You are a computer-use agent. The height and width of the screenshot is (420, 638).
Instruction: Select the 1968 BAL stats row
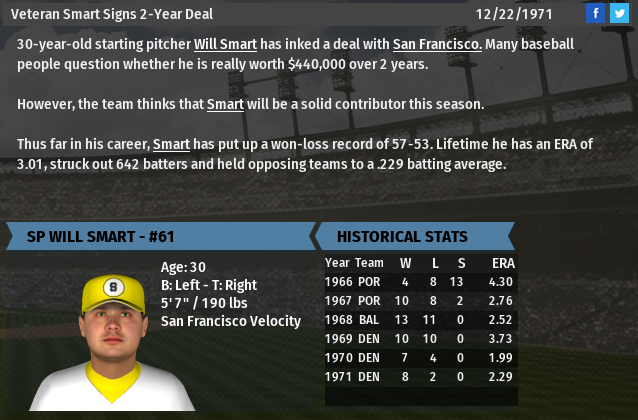coord(420,320)
